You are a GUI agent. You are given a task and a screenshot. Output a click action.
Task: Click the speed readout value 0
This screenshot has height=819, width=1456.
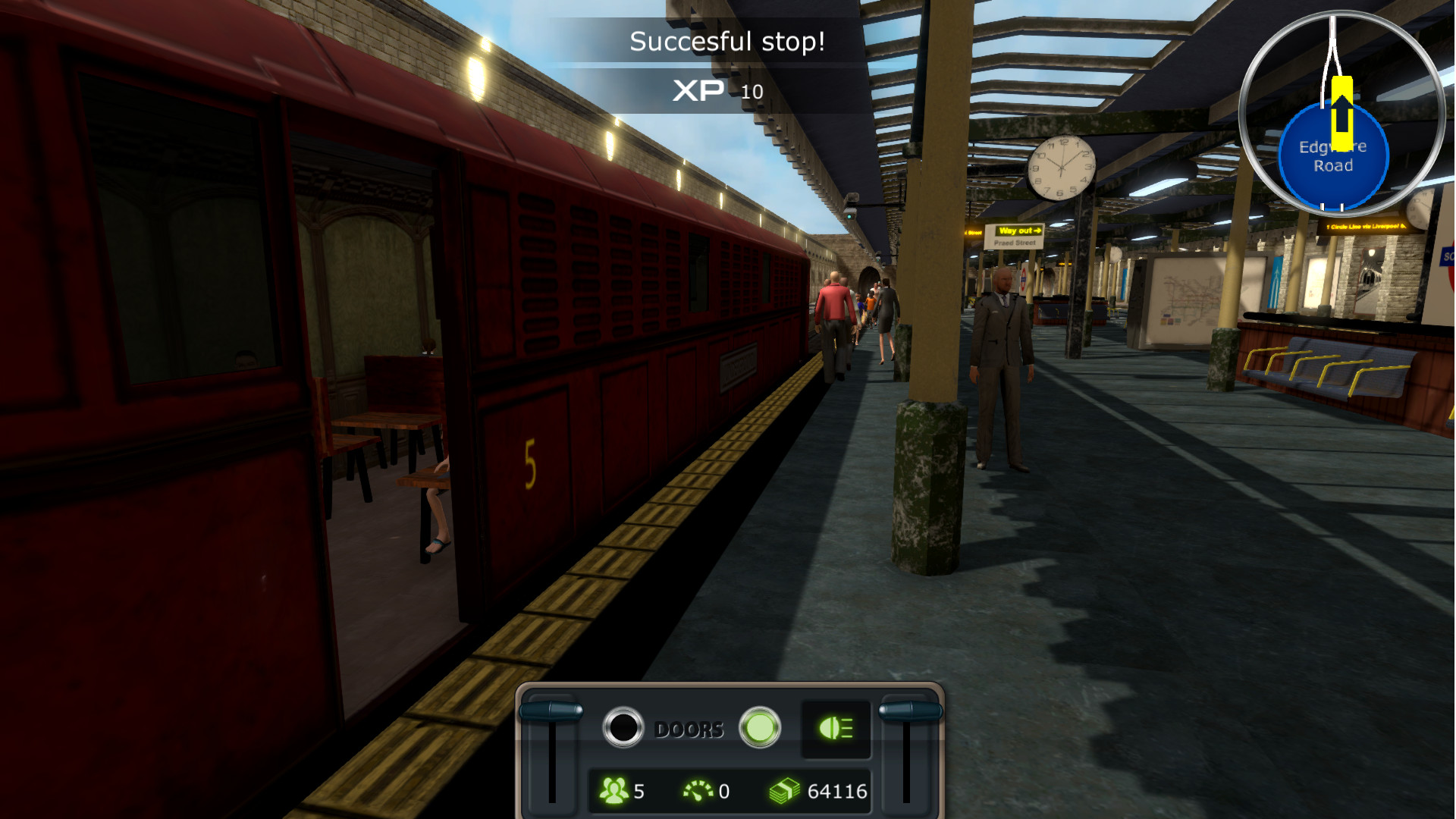click(723, 789)
